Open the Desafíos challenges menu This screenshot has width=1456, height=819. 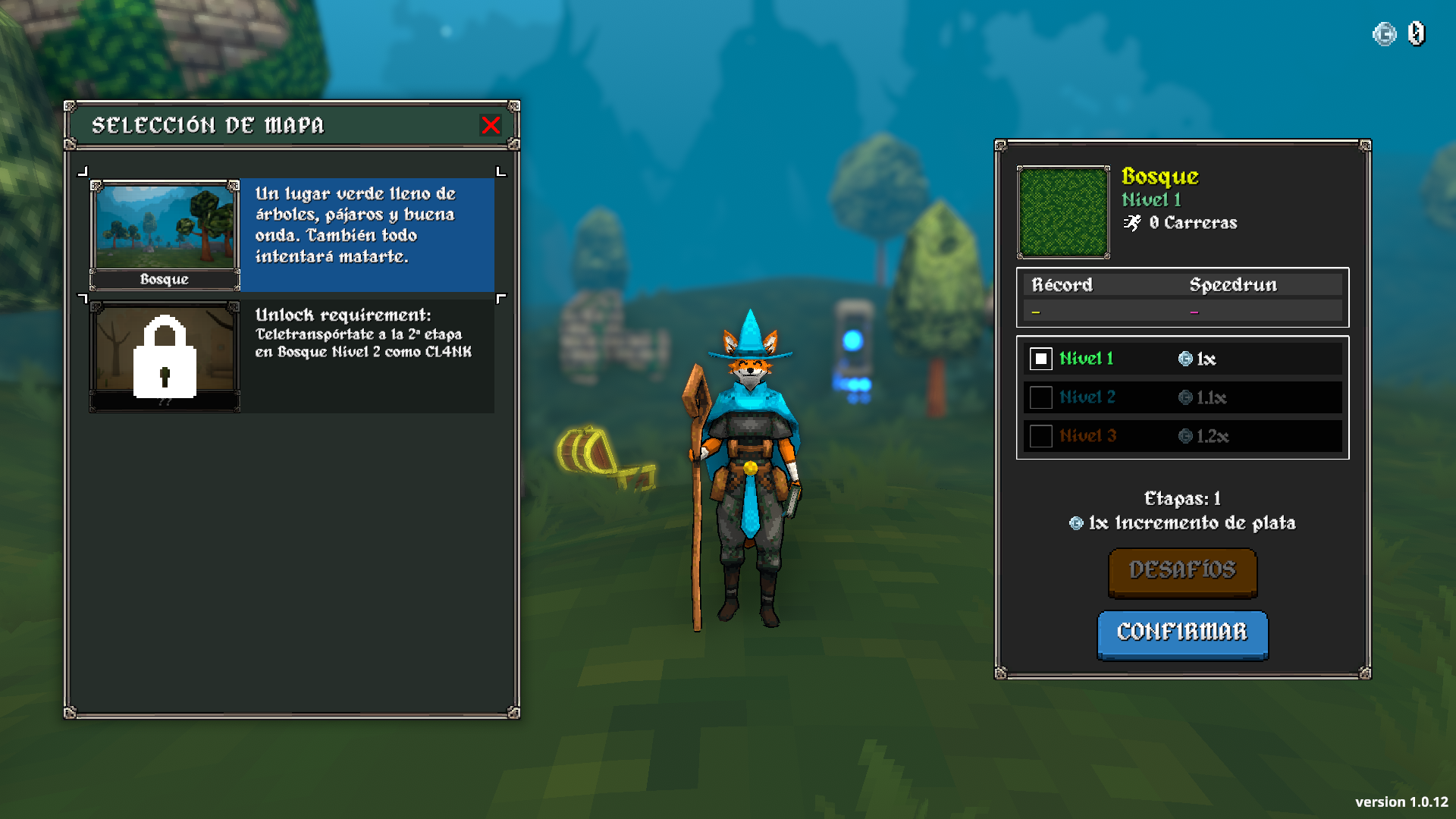[x=1182, y=571]
